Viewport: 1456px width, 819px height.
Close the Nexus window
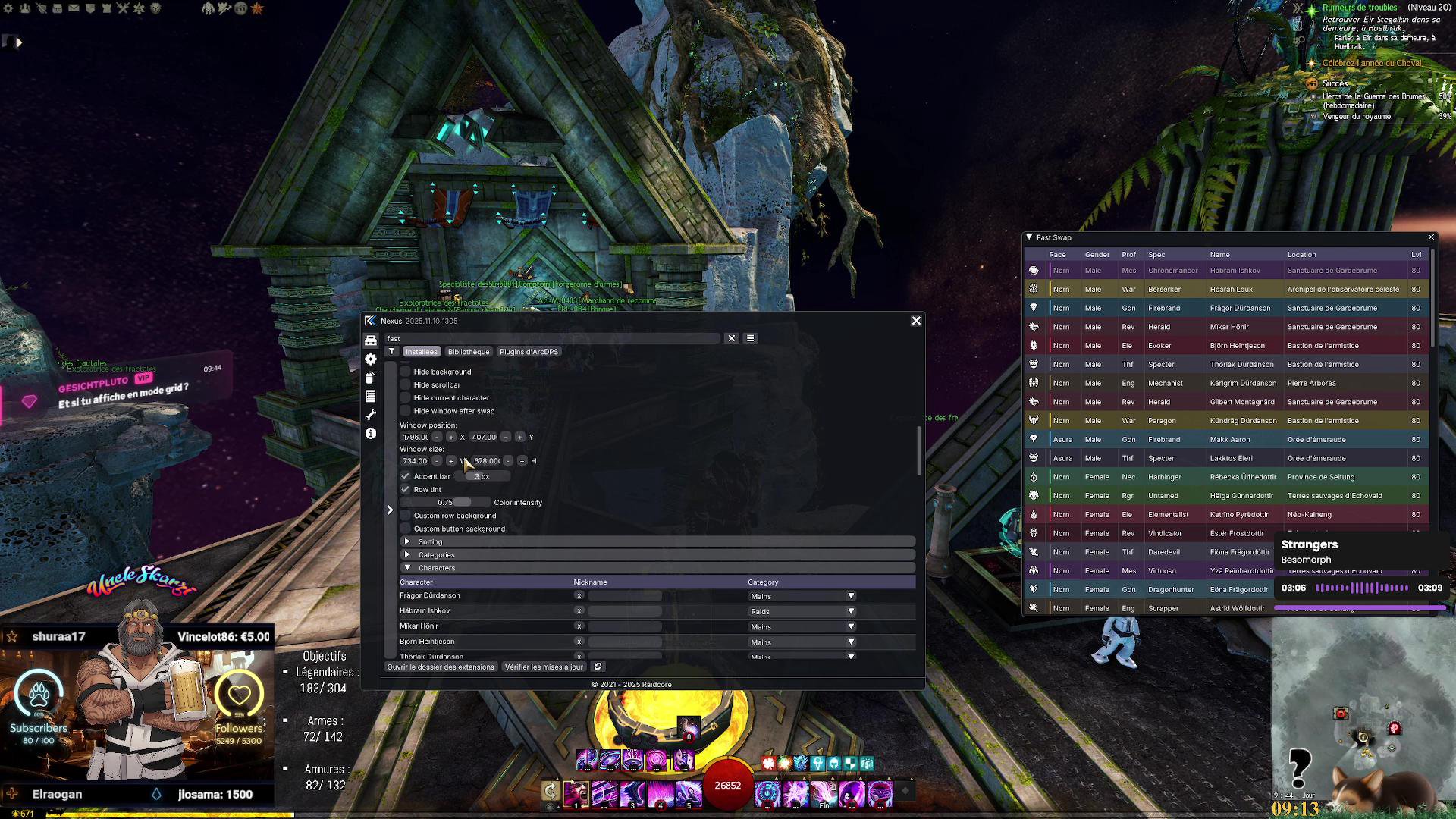[x=916, y=321]
